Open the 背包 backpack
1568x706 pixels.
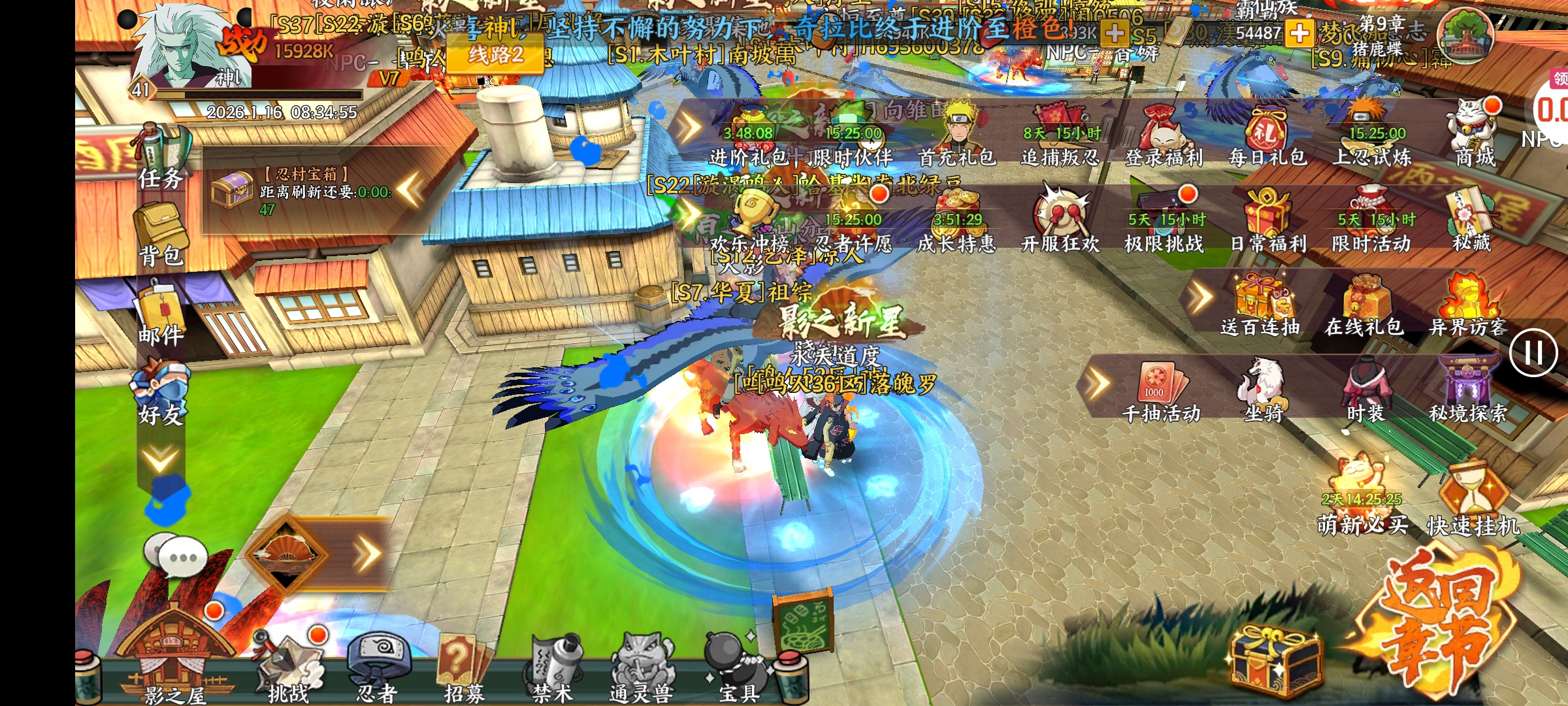161,235
